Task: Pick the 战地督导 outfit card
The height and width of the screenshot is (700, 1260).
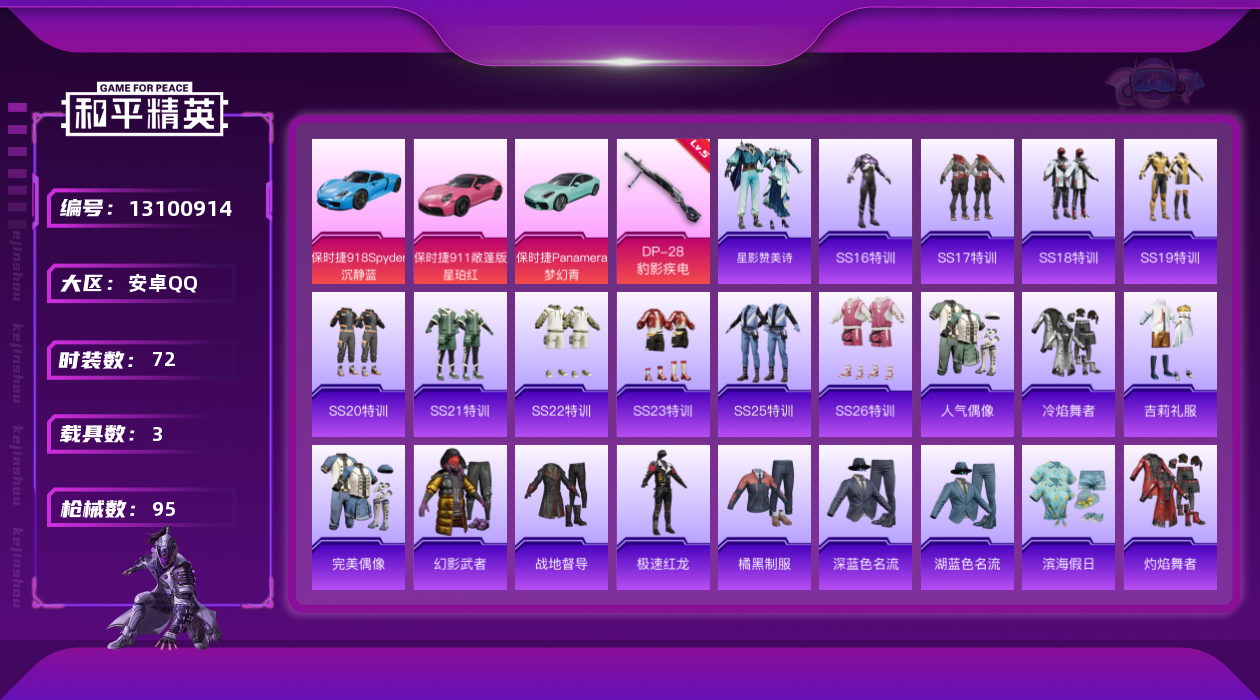Action: point(561,517)
